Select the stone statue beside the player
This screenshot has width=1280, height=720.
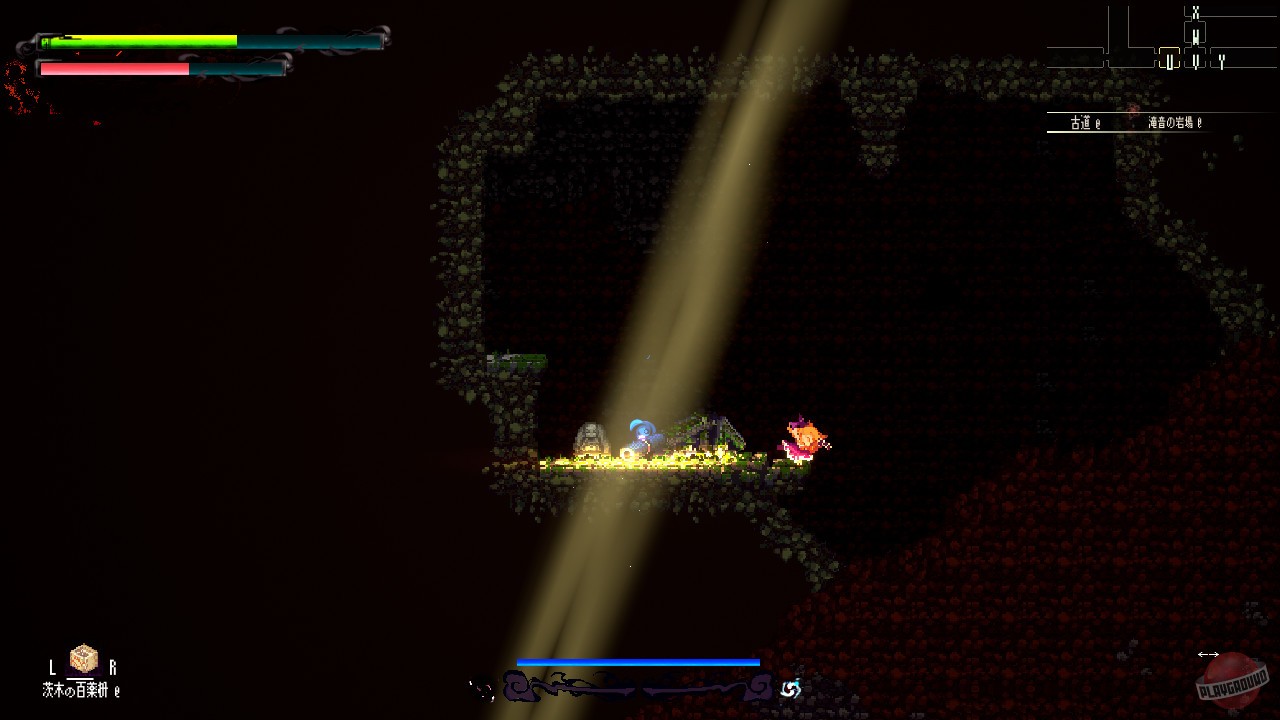(x=590, y=438)
